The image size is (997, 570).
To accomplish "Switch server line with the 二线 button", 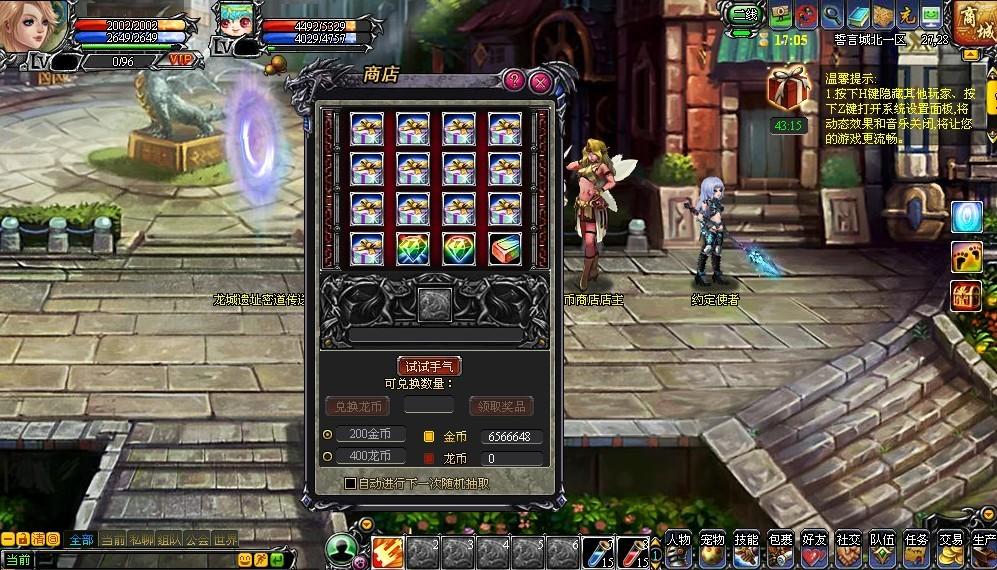I will click(744, 15).
